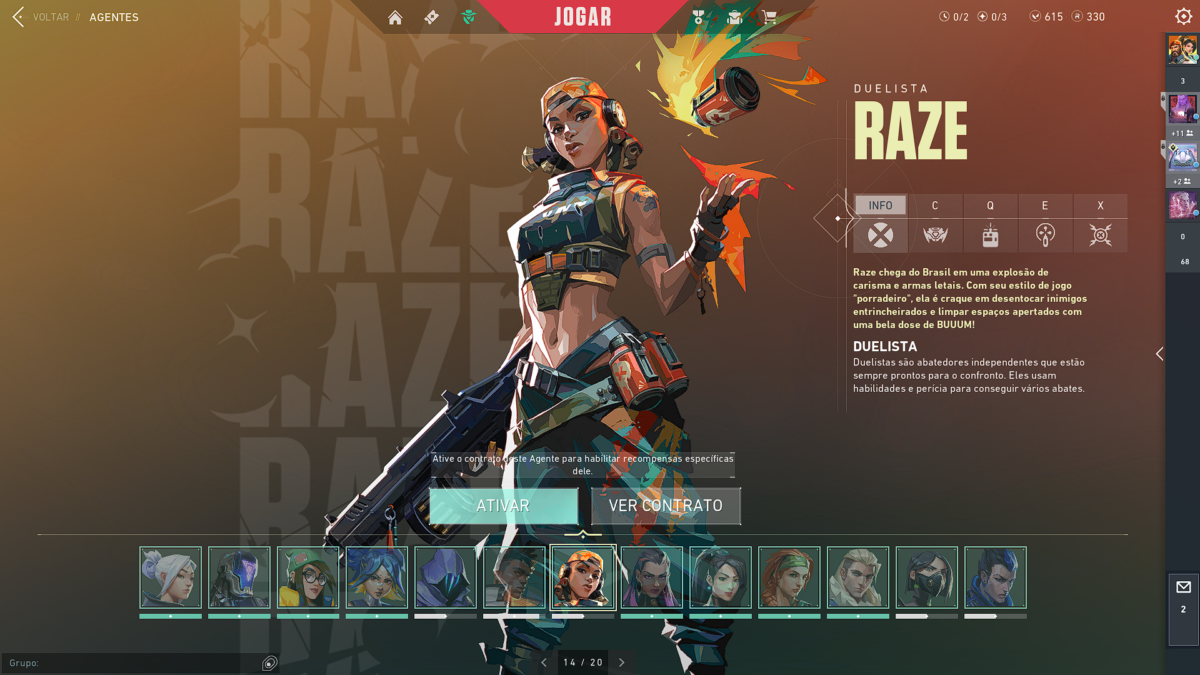Select the masked Viper agent portrait

coord(927,577)
